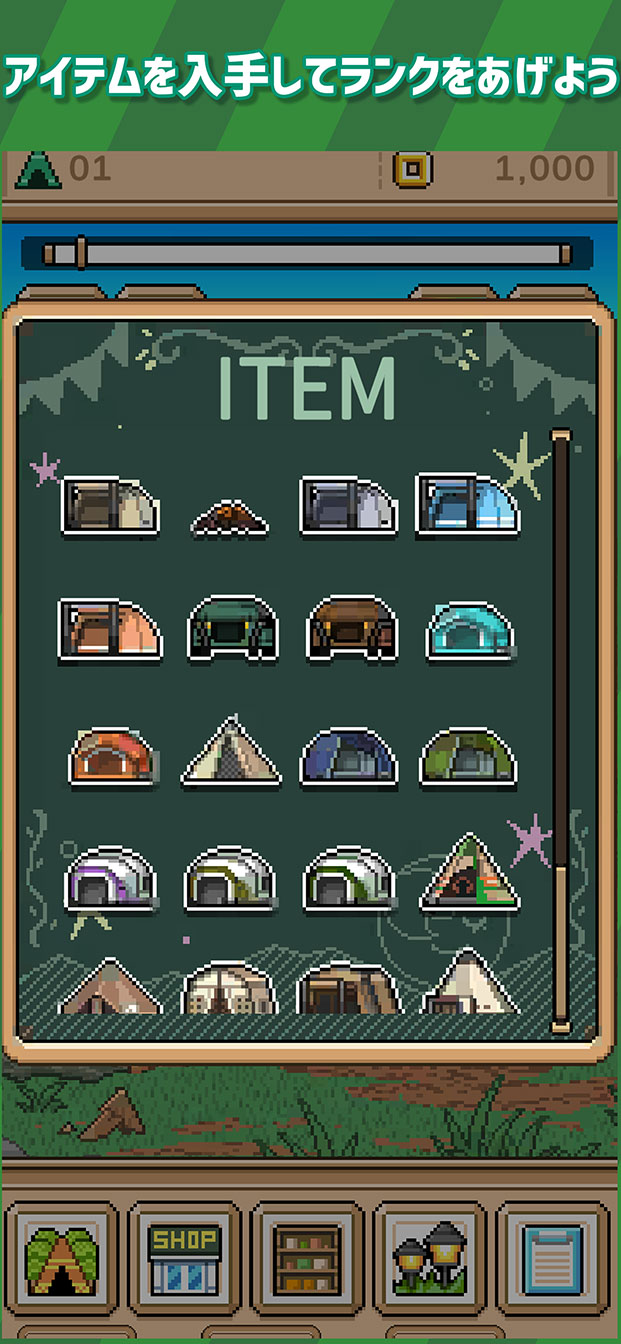Select the light blue cabin tent
This screenshot has width=621, height=1344.
(467, 505)
